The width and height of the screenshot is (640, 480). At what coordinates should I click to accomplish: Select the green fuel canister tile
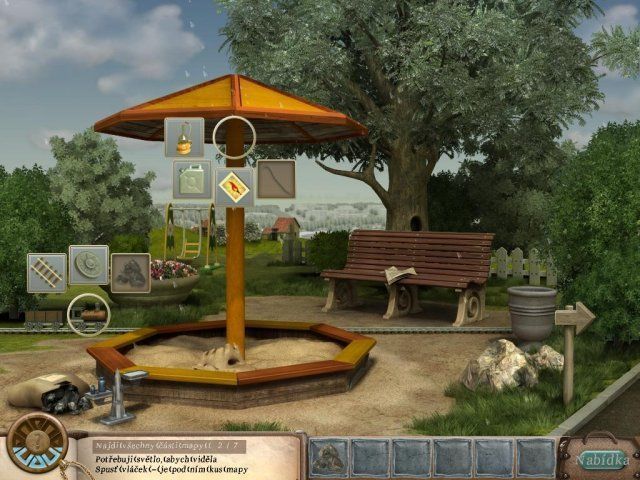pos(192,180)
